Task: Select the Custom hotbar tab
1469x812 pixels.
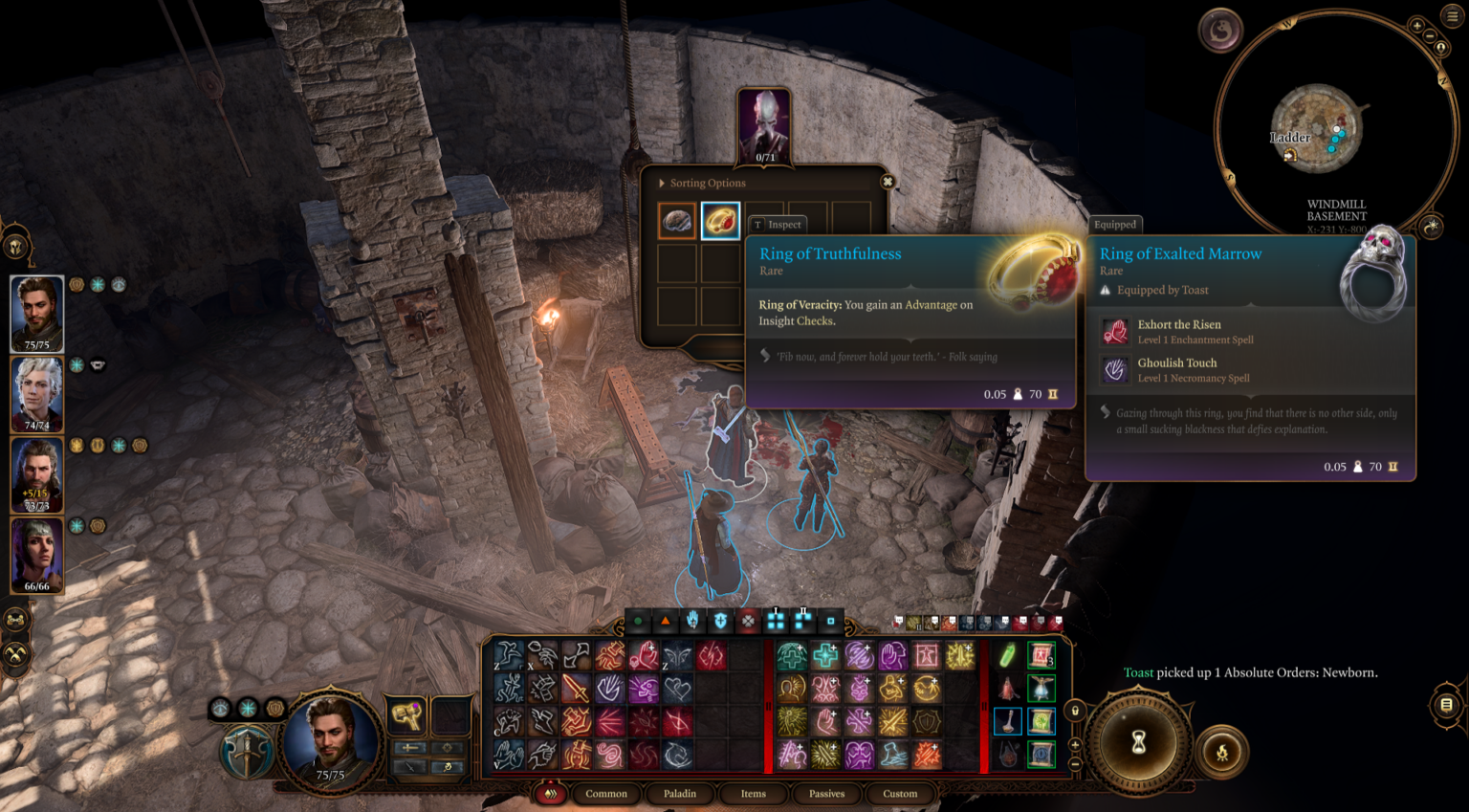Action: 900,794
